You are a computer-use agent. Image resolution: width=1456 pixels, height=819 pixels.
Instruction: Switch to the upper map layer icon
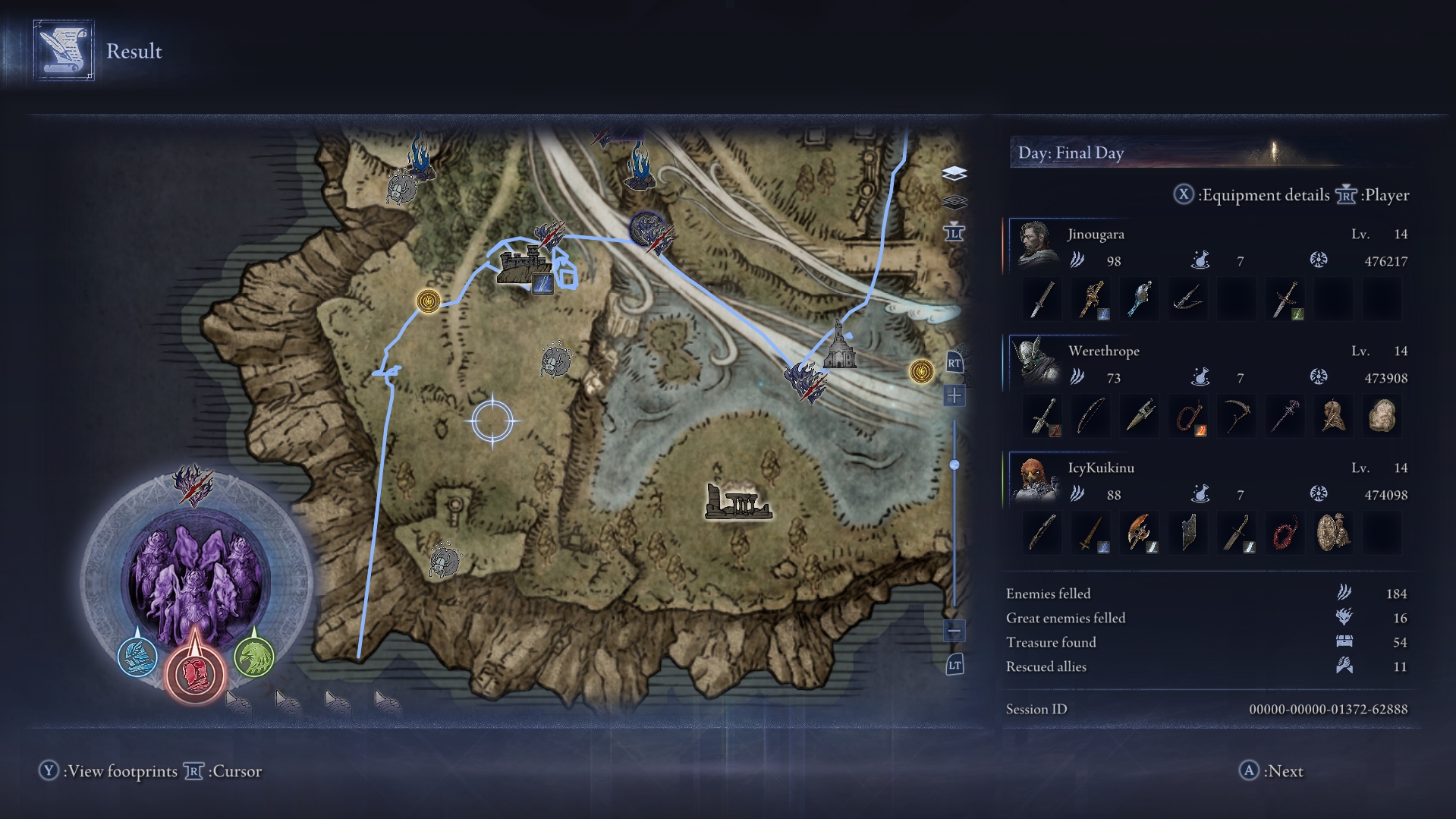point(954,174)
